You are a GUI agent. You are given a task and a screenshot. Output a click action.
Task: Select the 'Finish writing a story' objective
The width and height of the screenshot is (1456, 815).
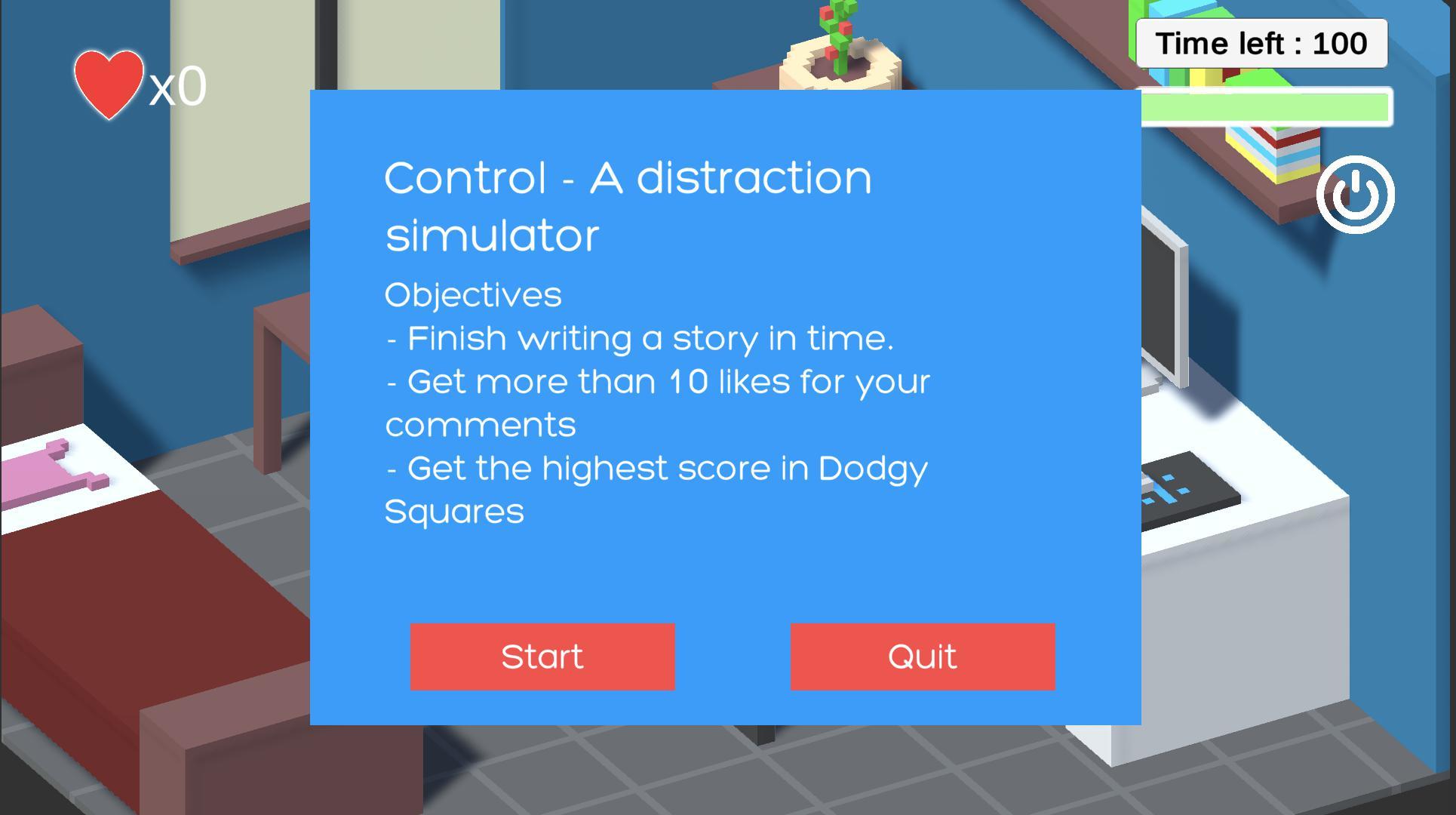641,339
